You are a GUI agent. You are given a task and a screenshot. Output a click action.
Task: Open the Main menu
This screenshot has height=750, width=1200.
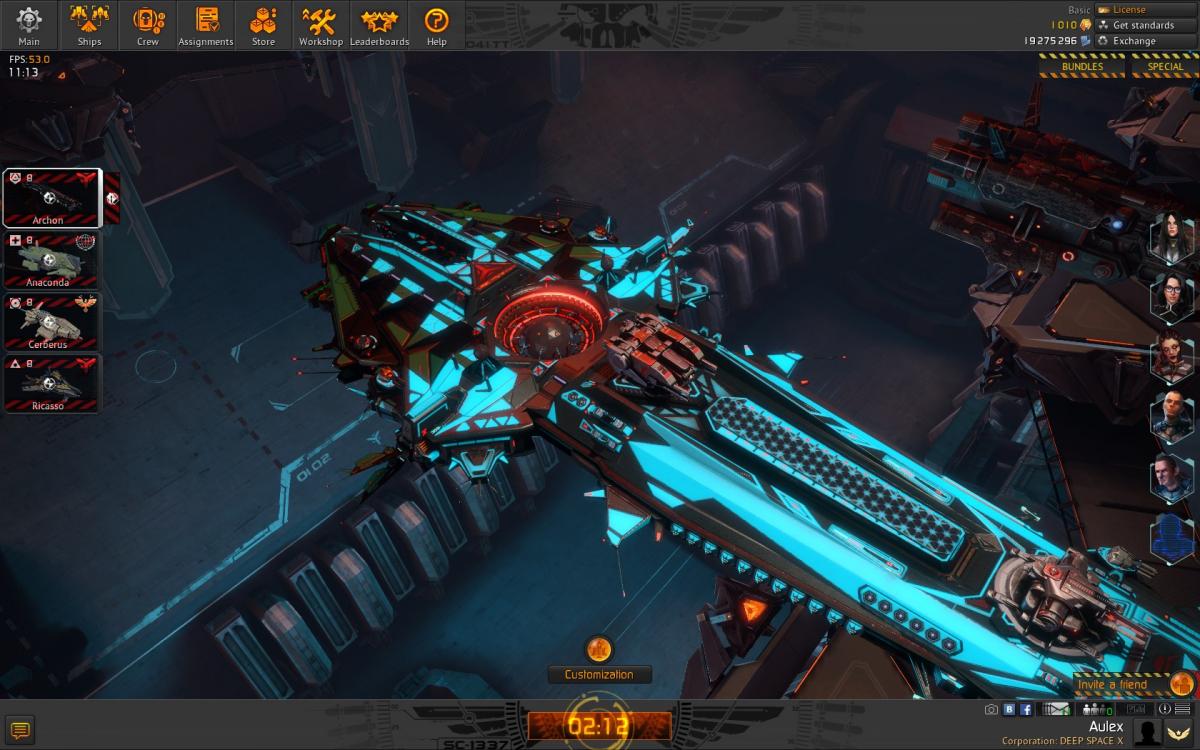pyautogui.click(x=29, y=25)
